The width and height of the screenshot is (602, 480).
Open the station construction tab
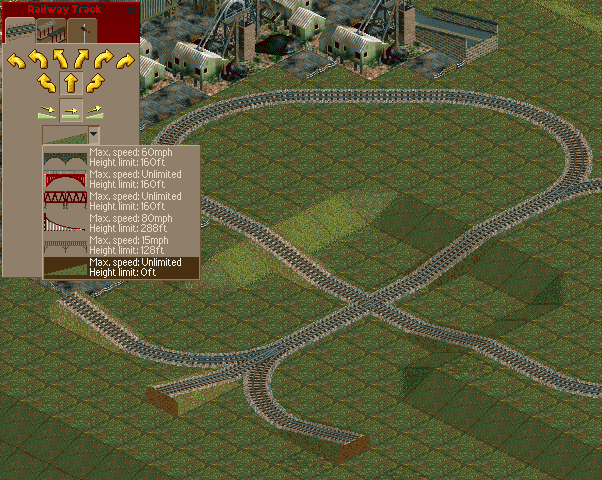pos(51,30)
